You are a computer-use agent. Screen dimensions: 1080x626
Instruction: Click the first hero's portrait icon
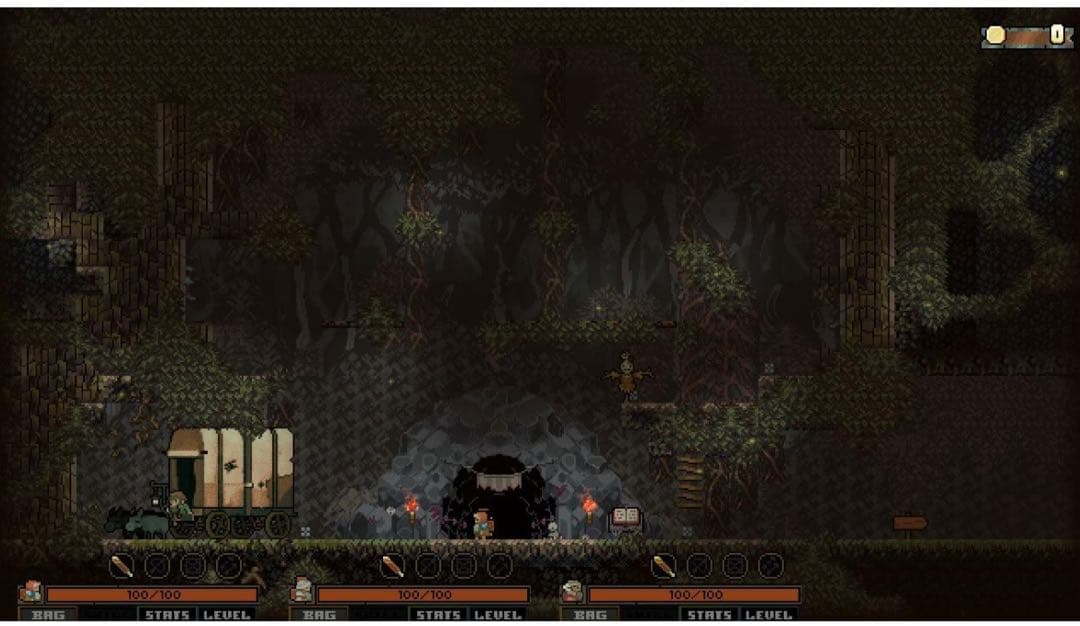pyautogui.click(x=30, y=592)
